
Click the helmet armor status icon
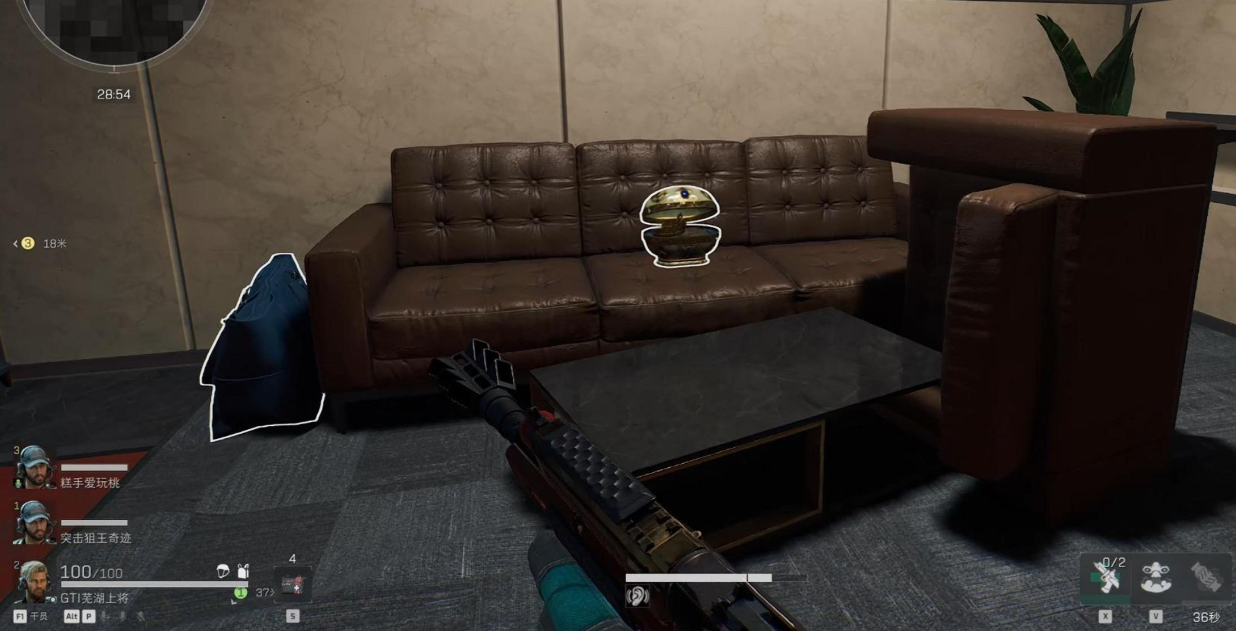[223, 571]
